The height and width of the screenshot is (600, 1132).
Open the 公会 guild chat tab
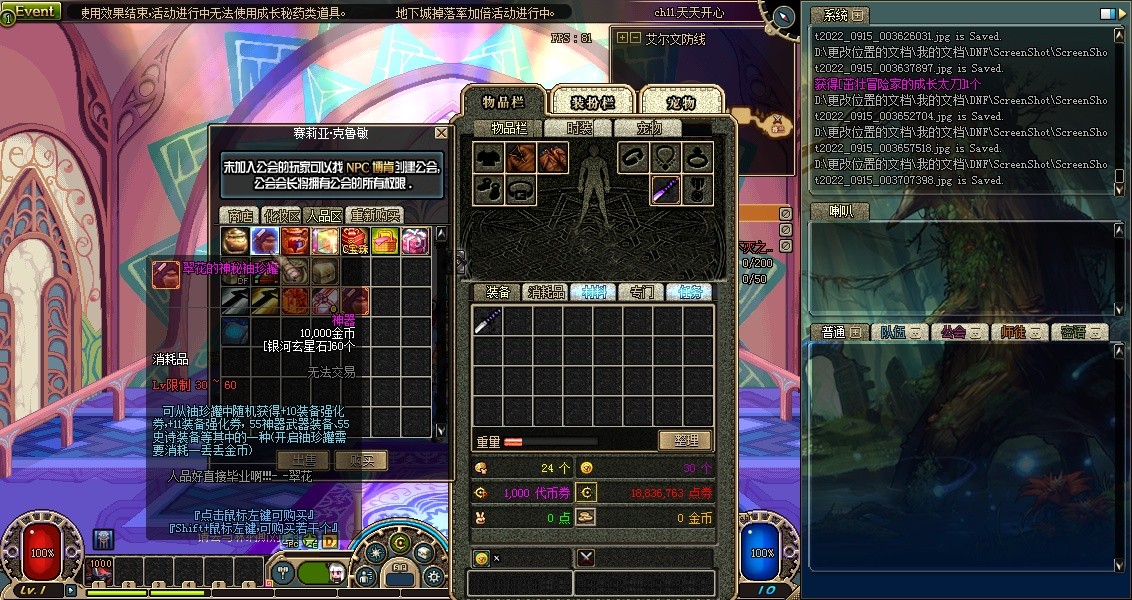point(953,332)
